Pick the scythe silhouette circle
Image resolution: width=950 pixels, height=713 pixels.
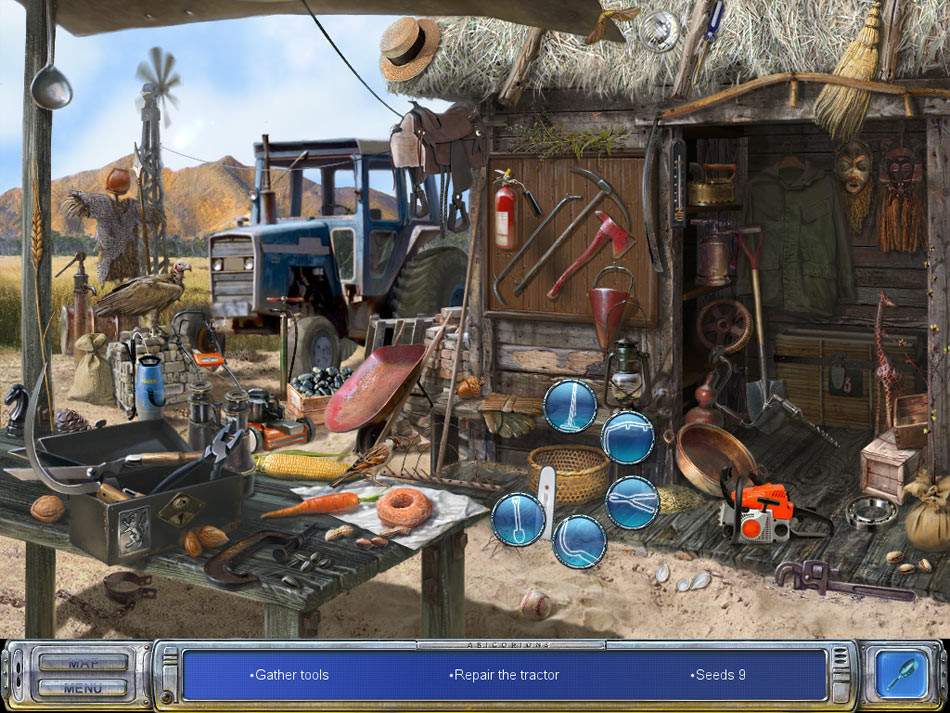pos(580,541)
